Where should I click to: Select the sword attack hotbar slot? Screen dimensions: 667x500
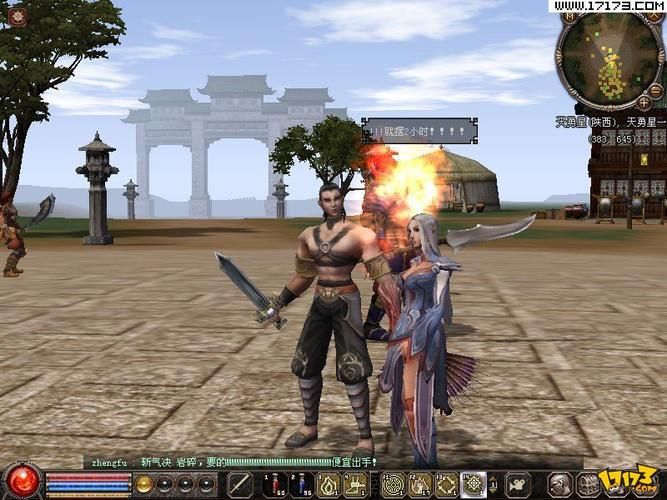(x=240, y=484)
